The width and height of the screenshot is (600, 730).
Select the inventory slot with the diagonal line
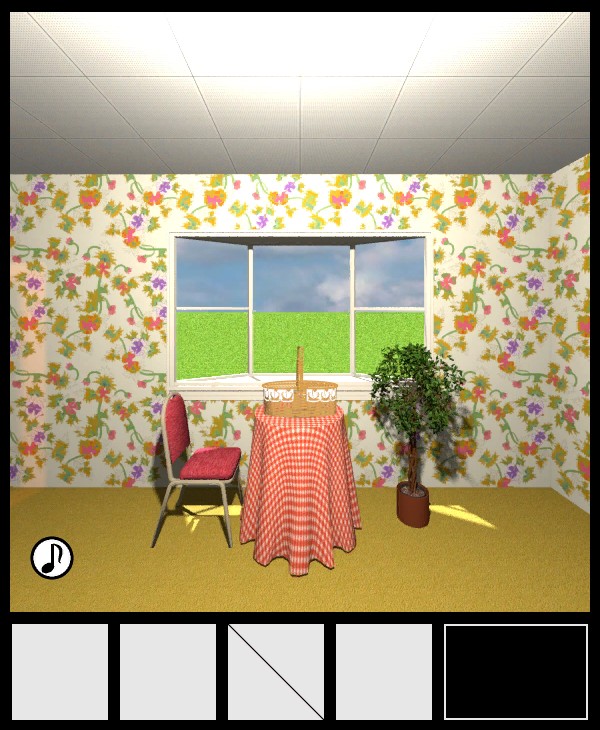[276, 672]
